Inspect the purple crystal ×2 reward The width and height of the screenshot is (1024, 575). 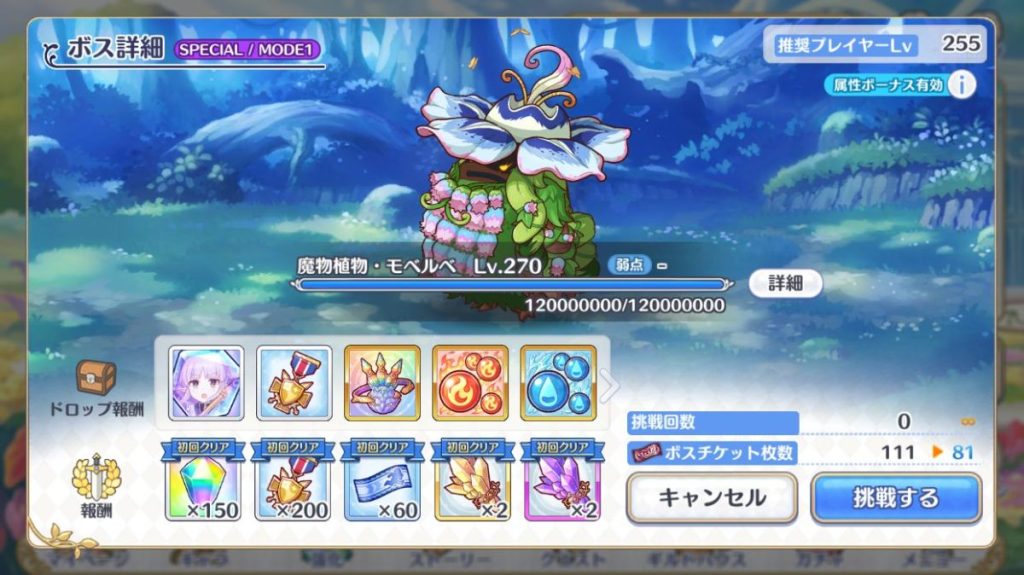tap(558, 483)
